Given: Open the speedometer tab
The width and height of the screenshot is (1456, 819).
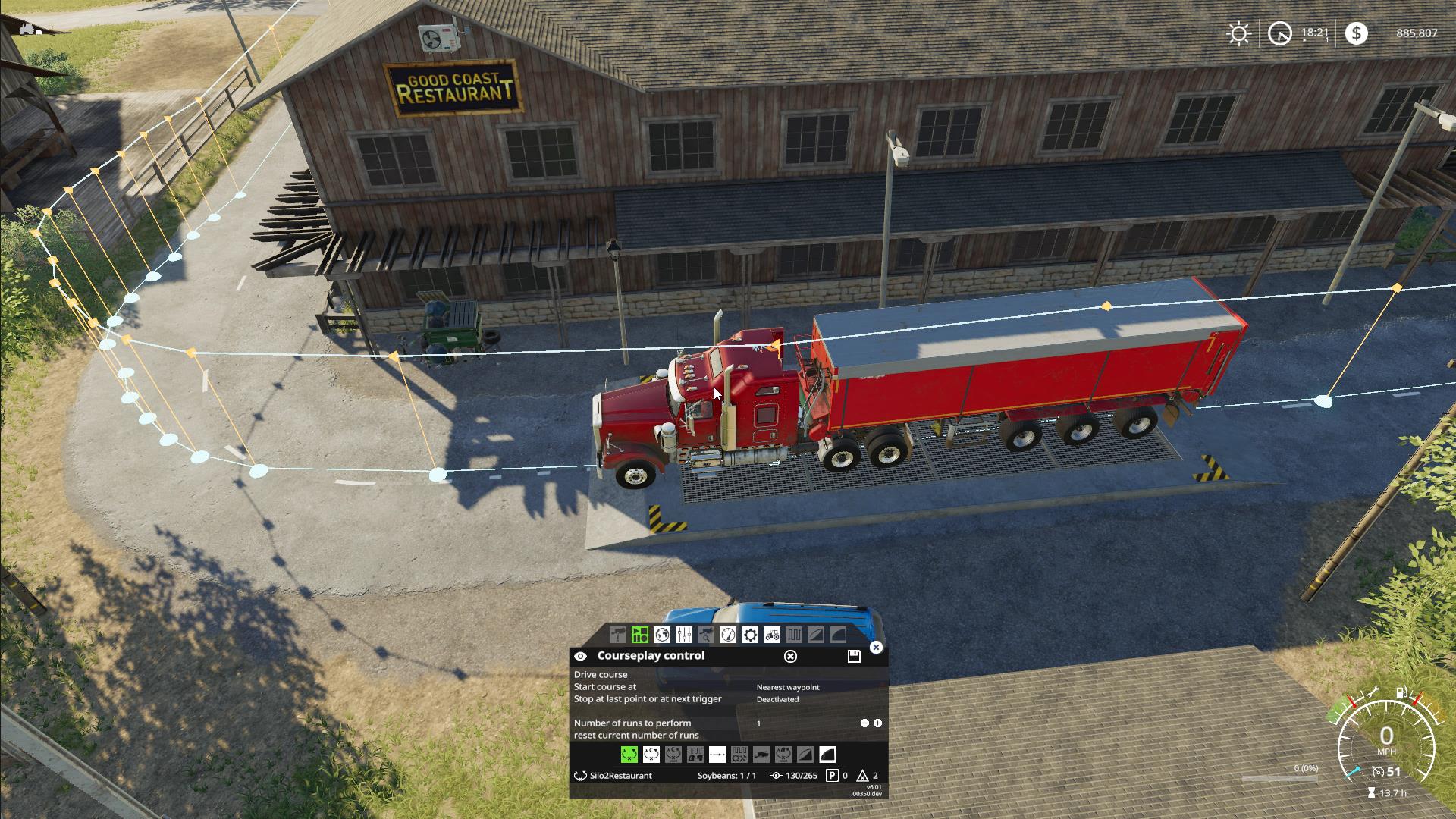Looking at the screenshot, I should [728, 635].
